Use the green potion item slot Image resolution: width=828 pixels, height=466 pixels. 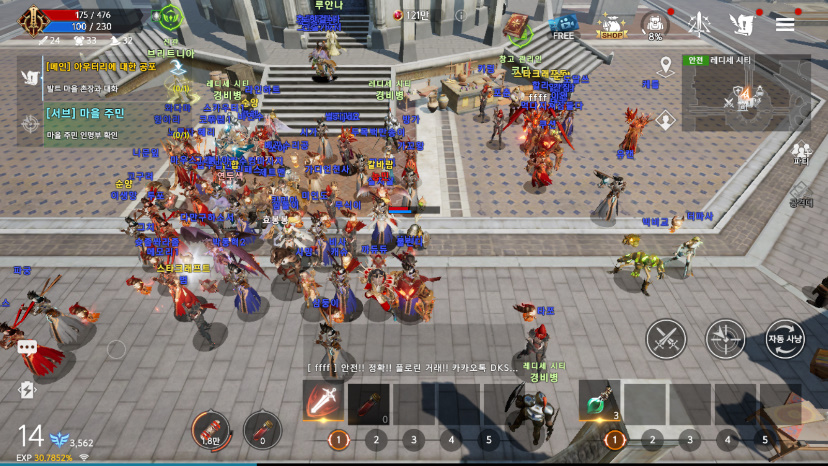point(599,402)
